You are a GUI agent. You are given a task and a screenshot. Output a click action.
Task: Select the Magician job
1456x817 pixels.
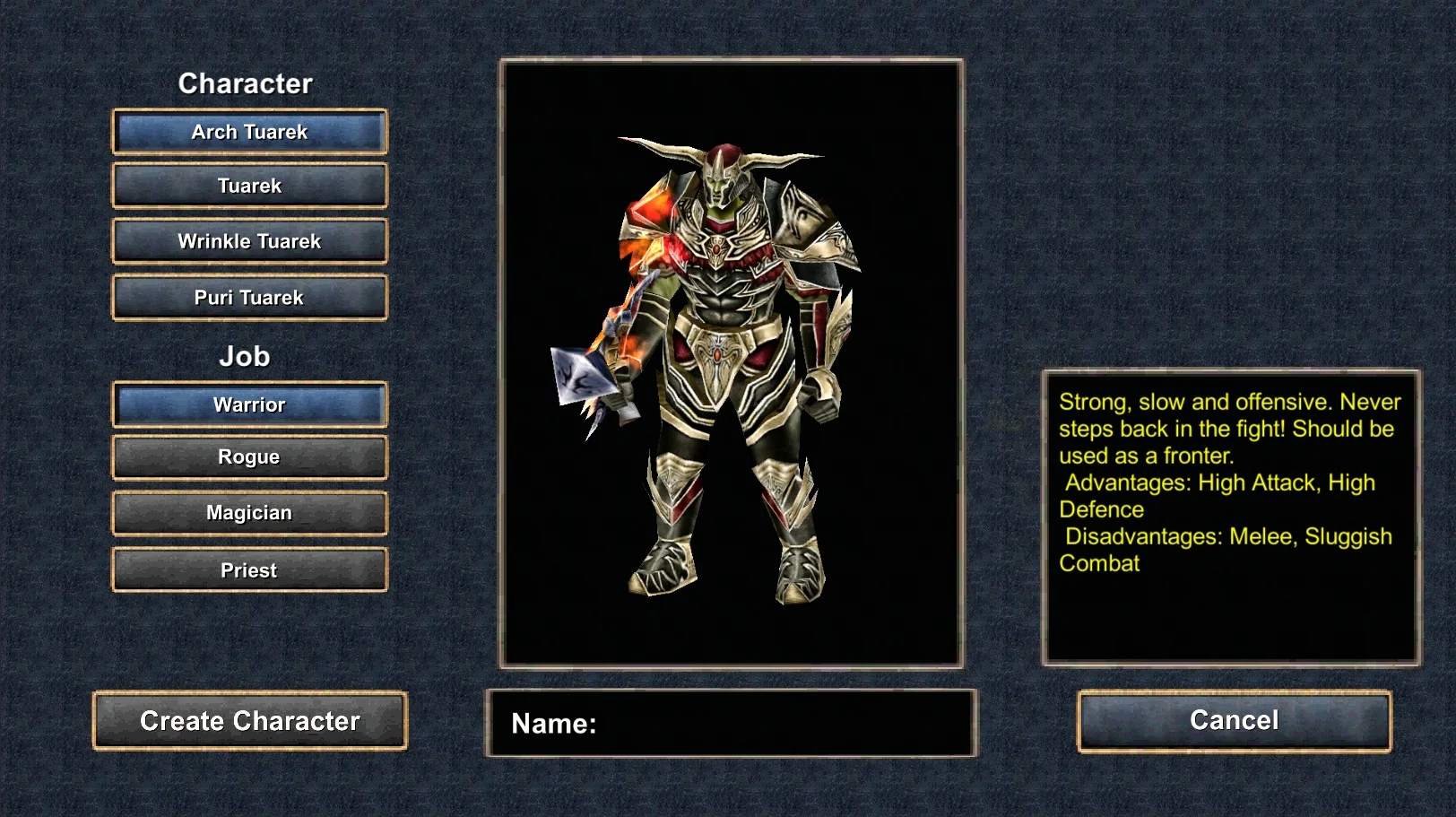[x=249, y=513]
